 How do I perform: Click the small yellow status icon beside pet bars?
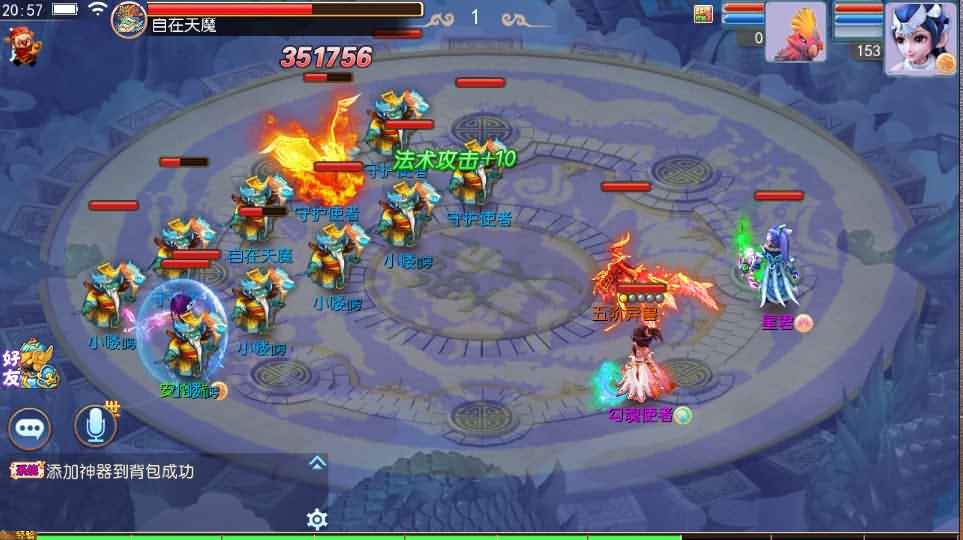[704, 13]
